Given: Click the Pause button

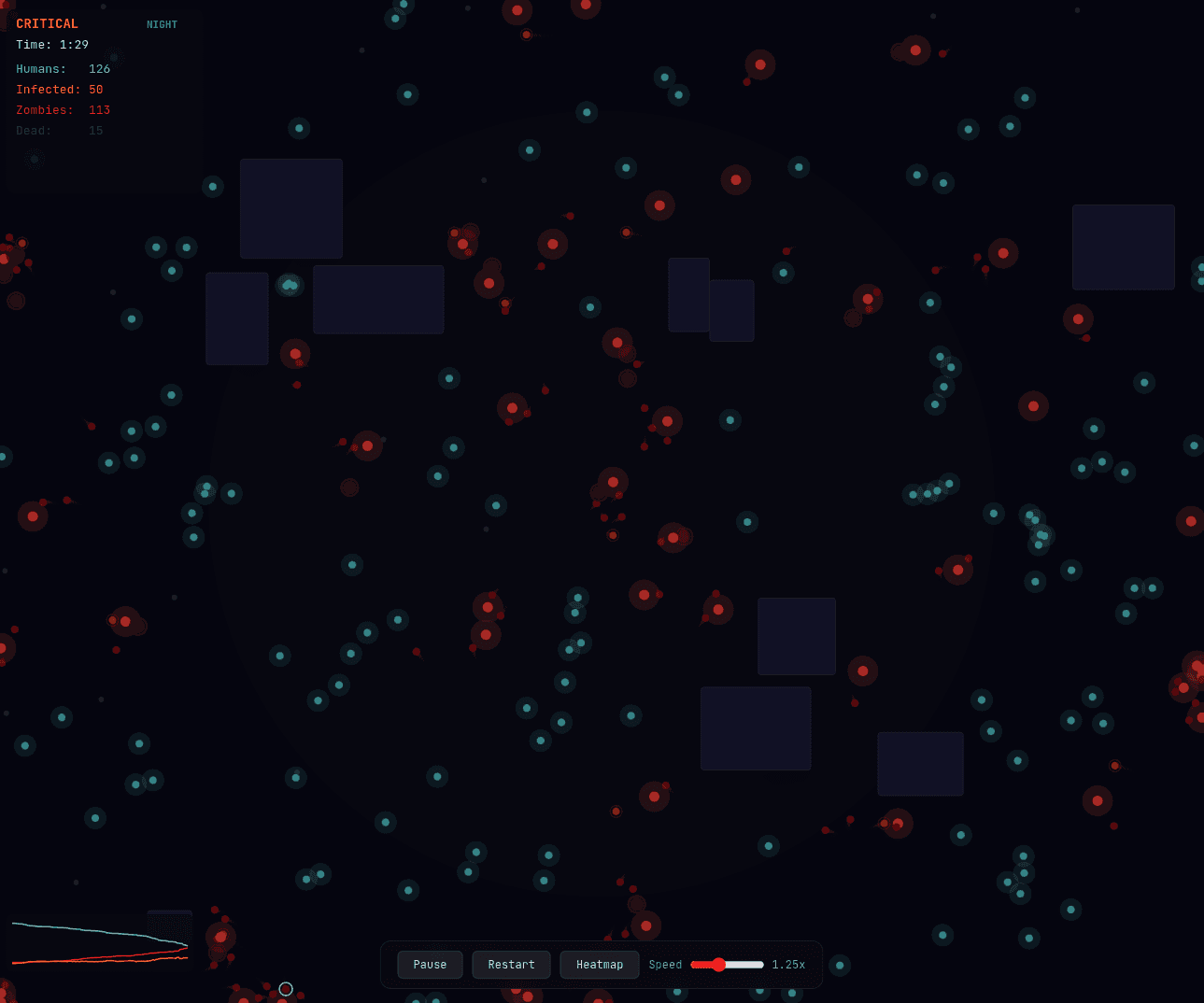Looking at the screenshot, I should [x=430, y=964].
